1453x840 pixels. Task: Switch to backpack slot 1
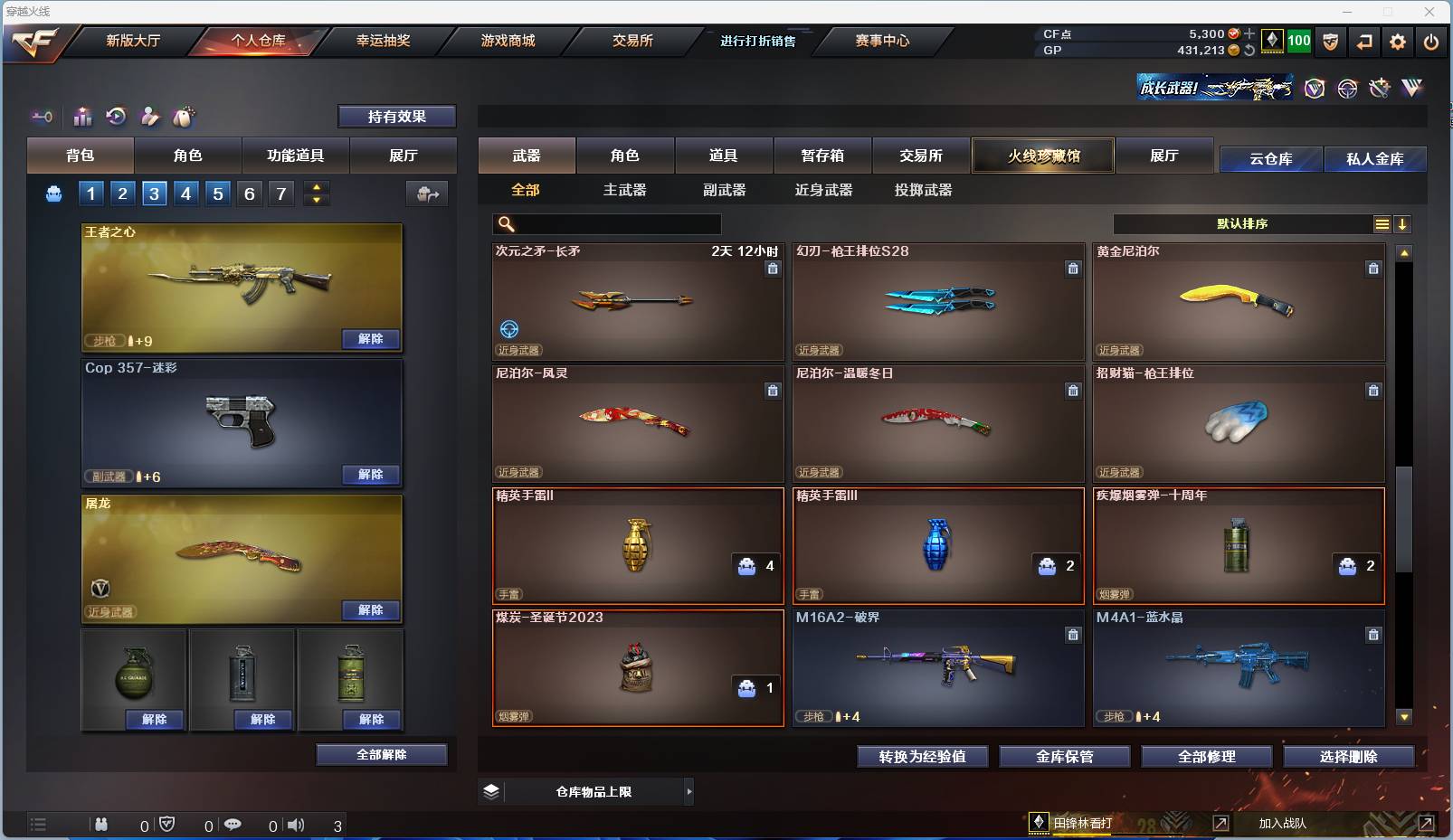[x=90, y=193]
